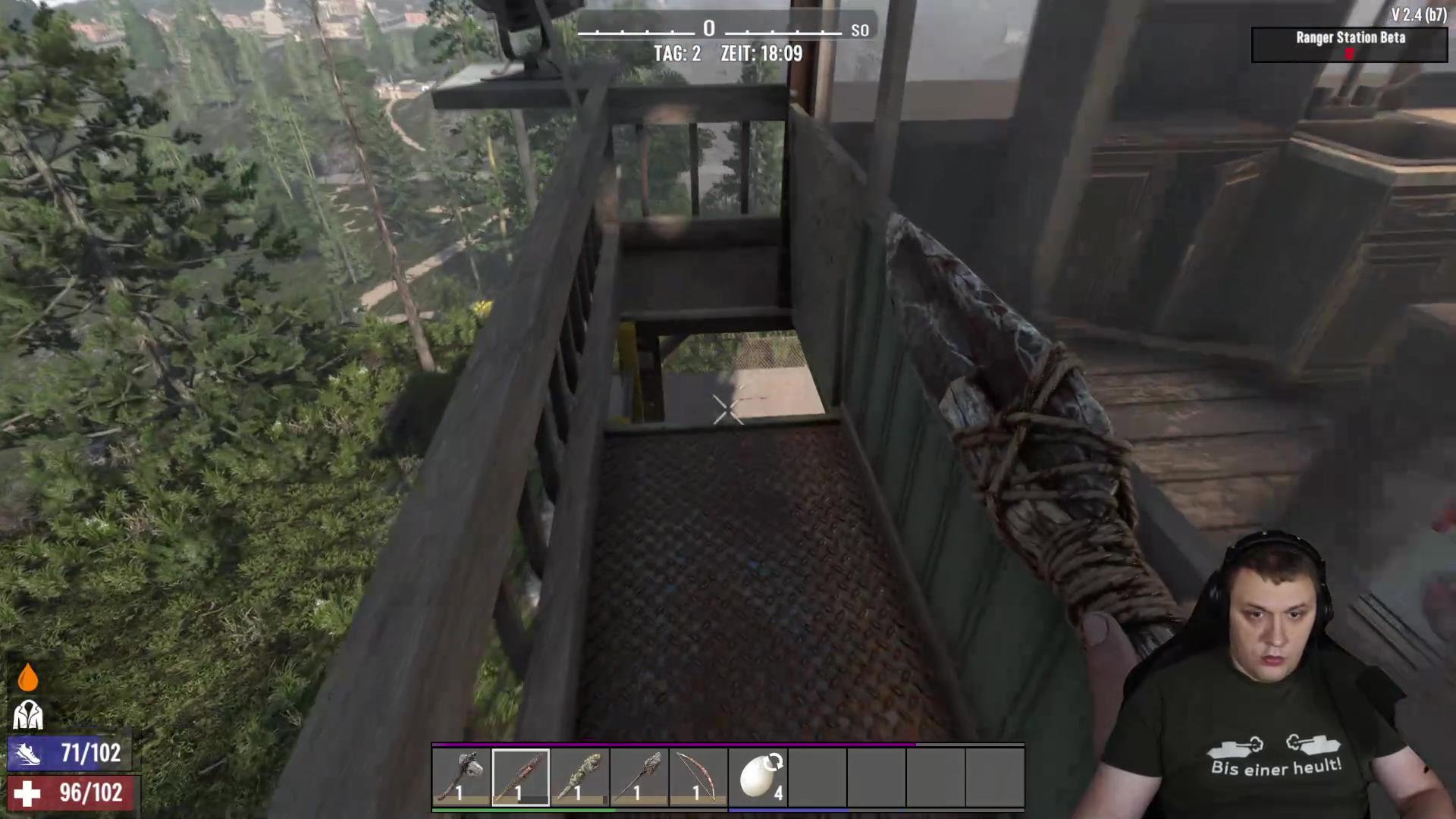Select the egg stack hotbar slot

[x=758, y=777]
